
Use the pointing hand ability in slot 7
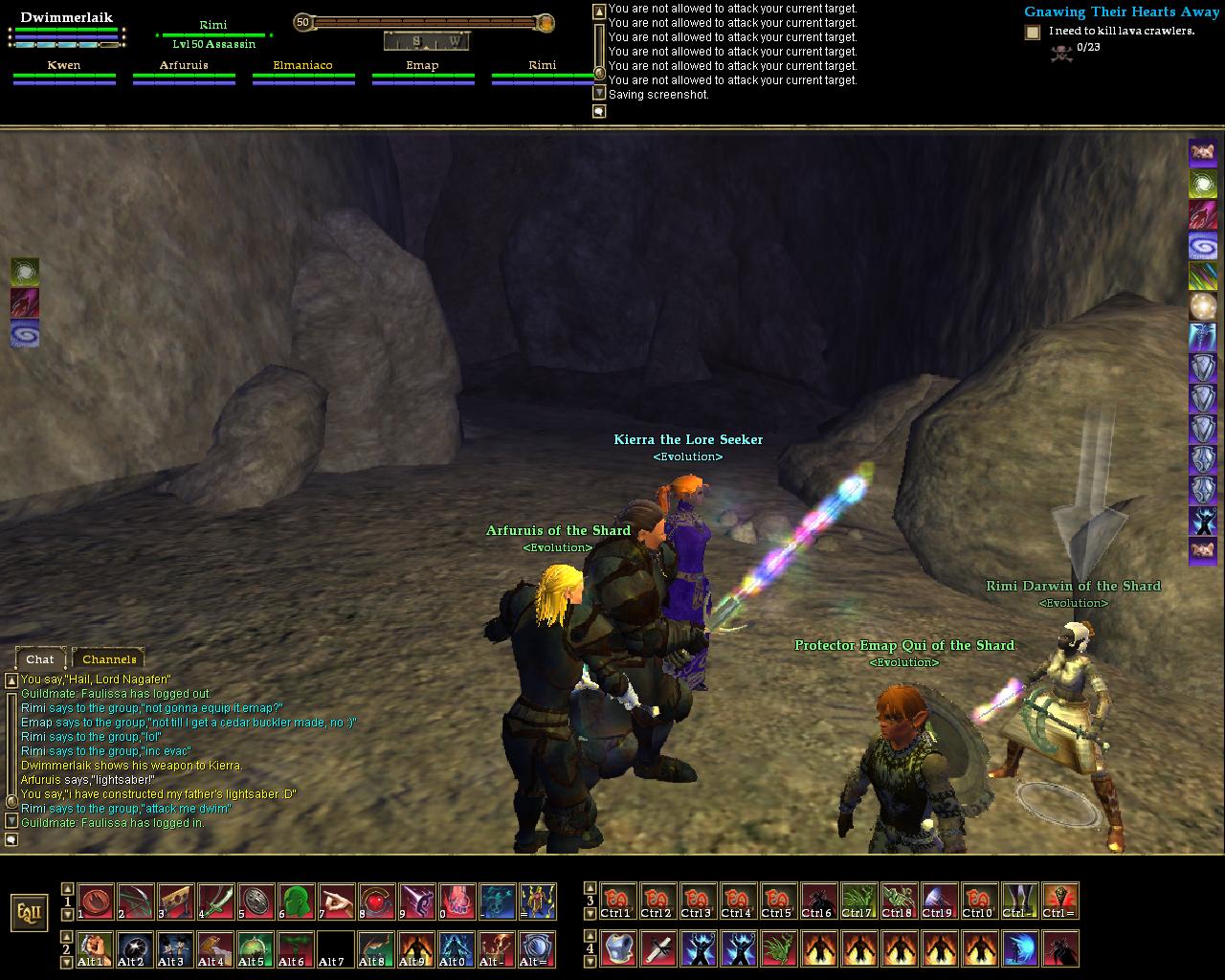tap(336, 902)
